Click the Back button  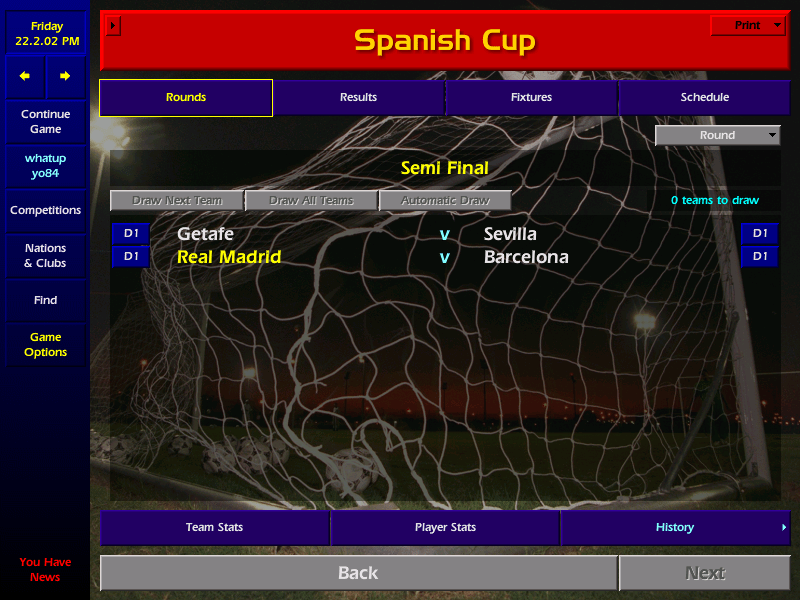click(358, 573)
